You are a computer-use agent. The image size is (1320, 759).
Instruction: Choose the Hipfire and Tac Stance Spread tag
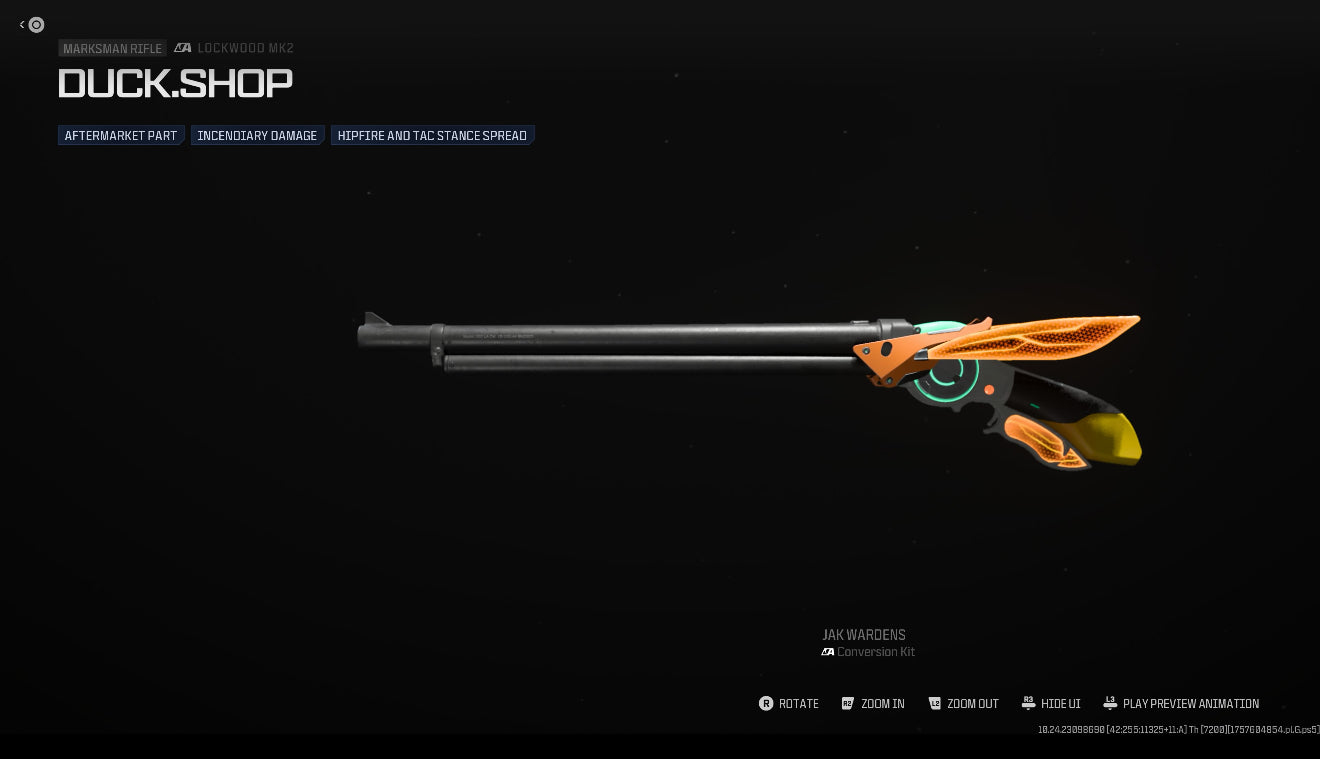432,135
